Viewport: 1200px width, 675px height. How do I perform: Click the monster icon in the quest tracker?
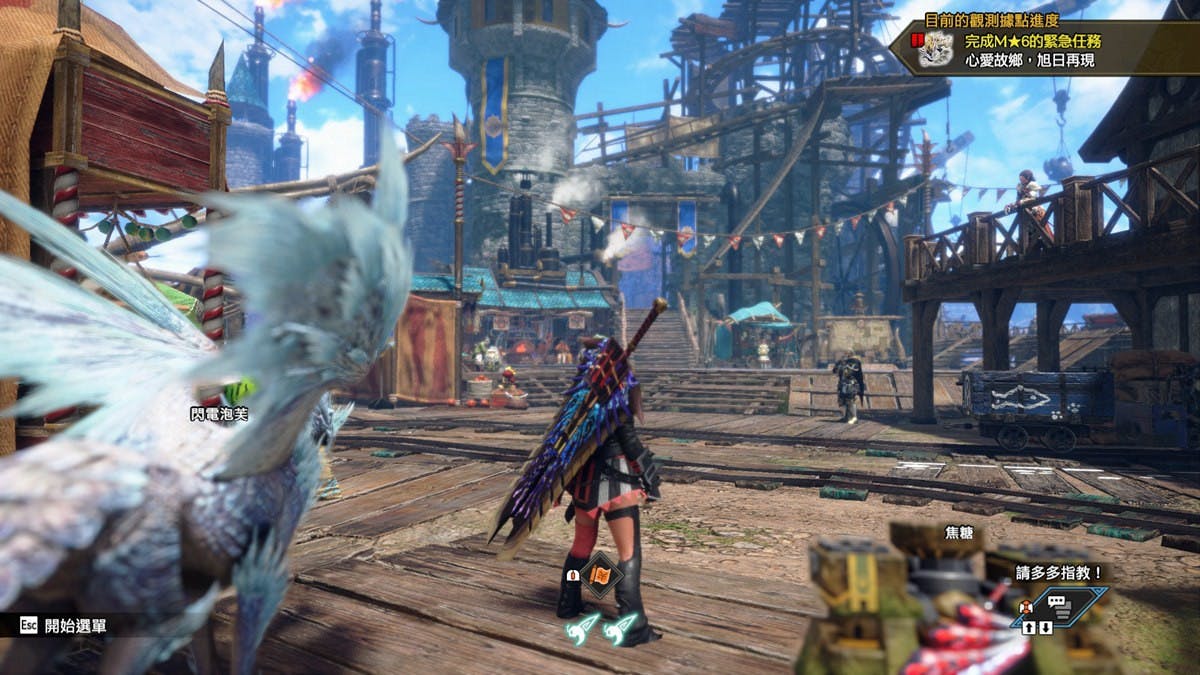tap(934, 49)
